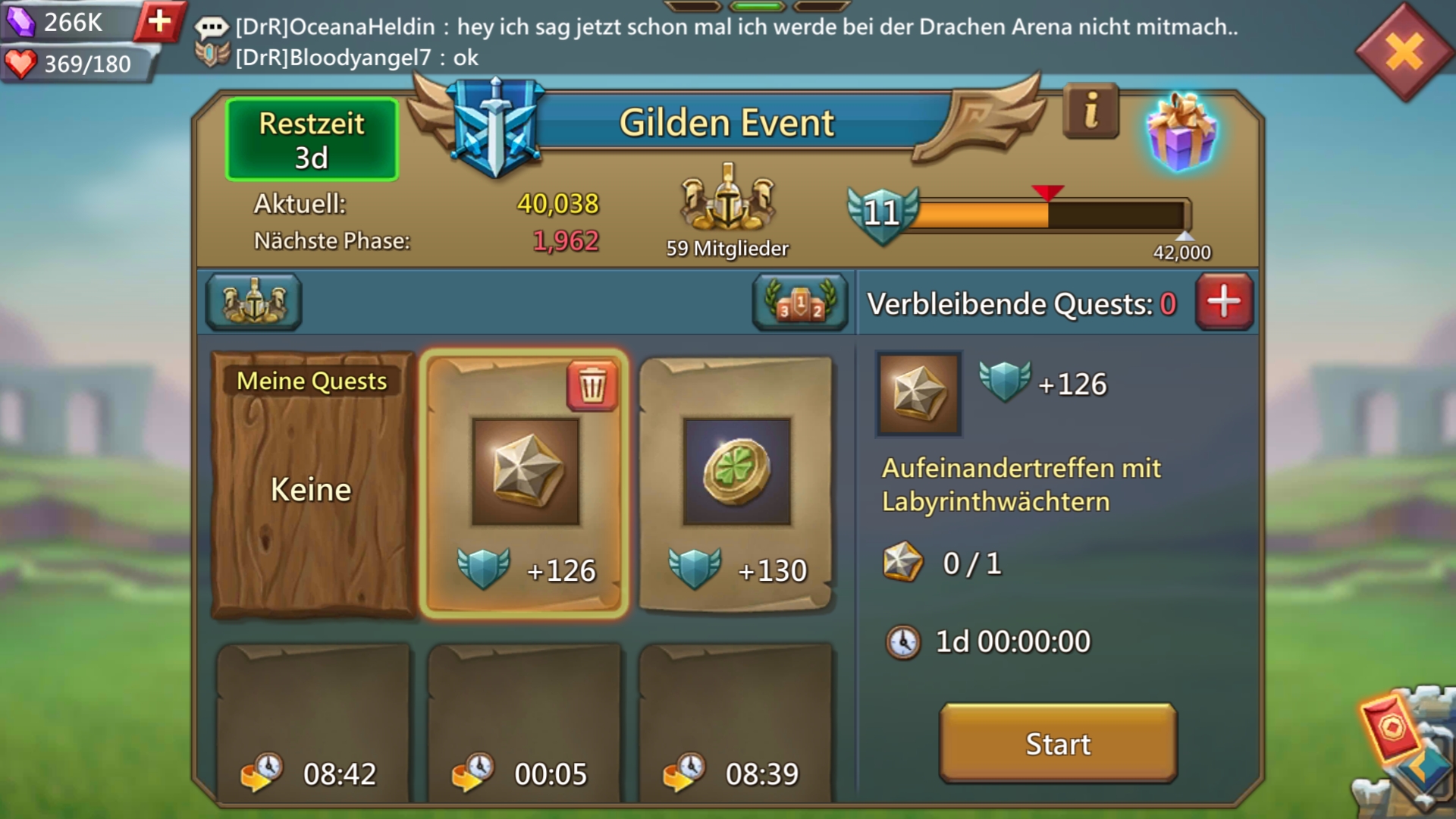The height and width of the screenshot is (819, 1456).
Task: Close the Gilden Event window
Action: tap(1404, 53)
